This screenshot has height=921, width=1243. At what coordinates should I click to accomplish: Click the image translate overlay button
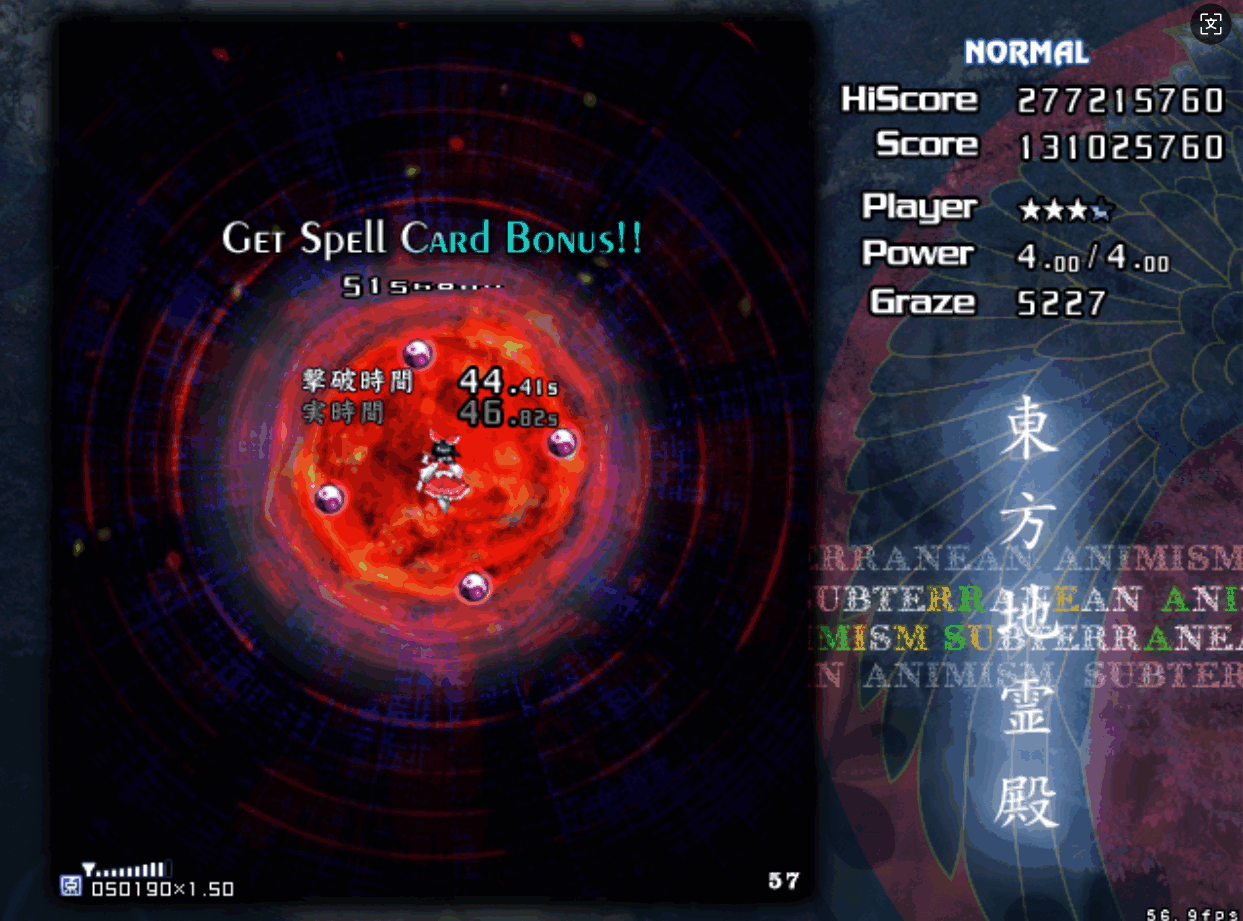[x=1210, y=24]
